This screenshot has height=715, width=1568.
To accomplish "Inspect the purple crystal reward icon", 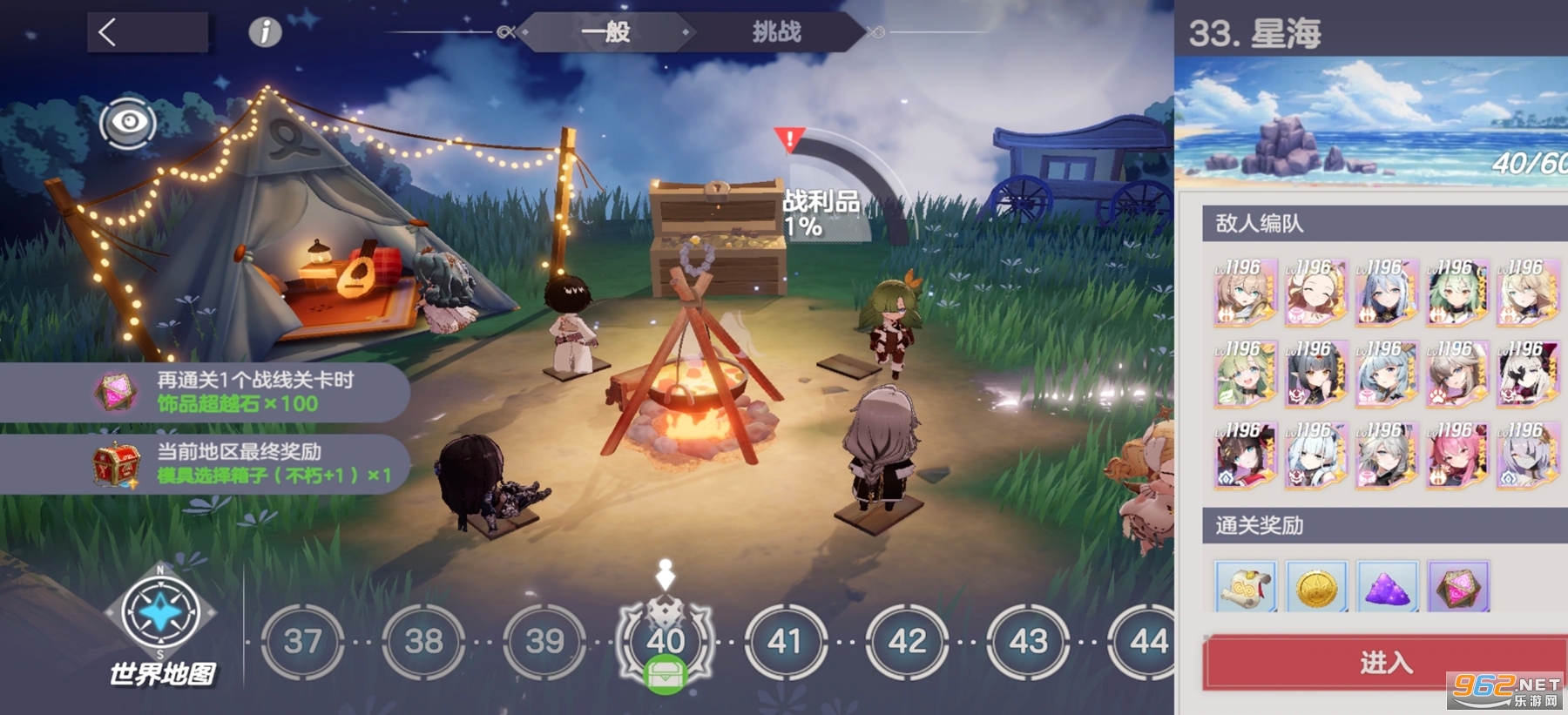I will pos(1387,587).
